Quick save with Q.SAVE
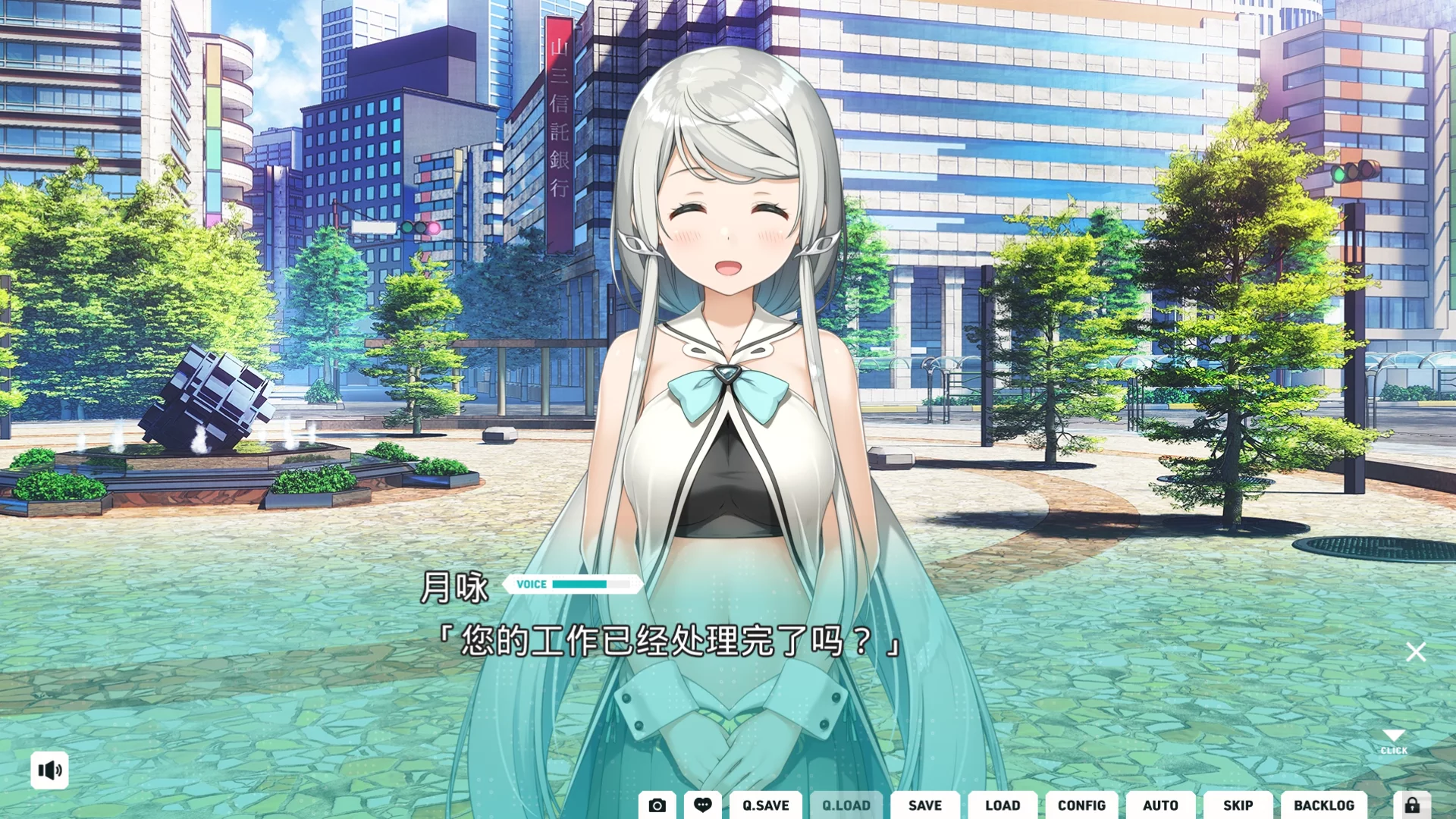Image resolution: width=1456 pixels, height=819 pixels. point(765,806)
